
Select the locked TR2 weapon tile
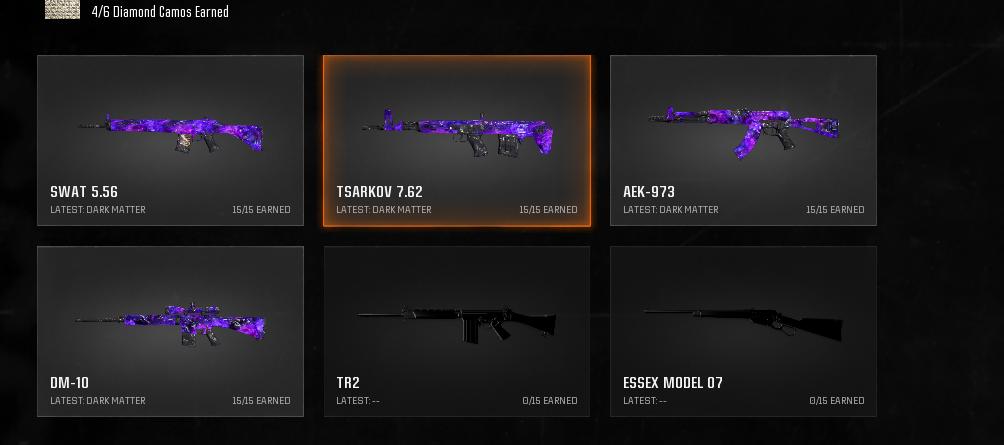457,331
